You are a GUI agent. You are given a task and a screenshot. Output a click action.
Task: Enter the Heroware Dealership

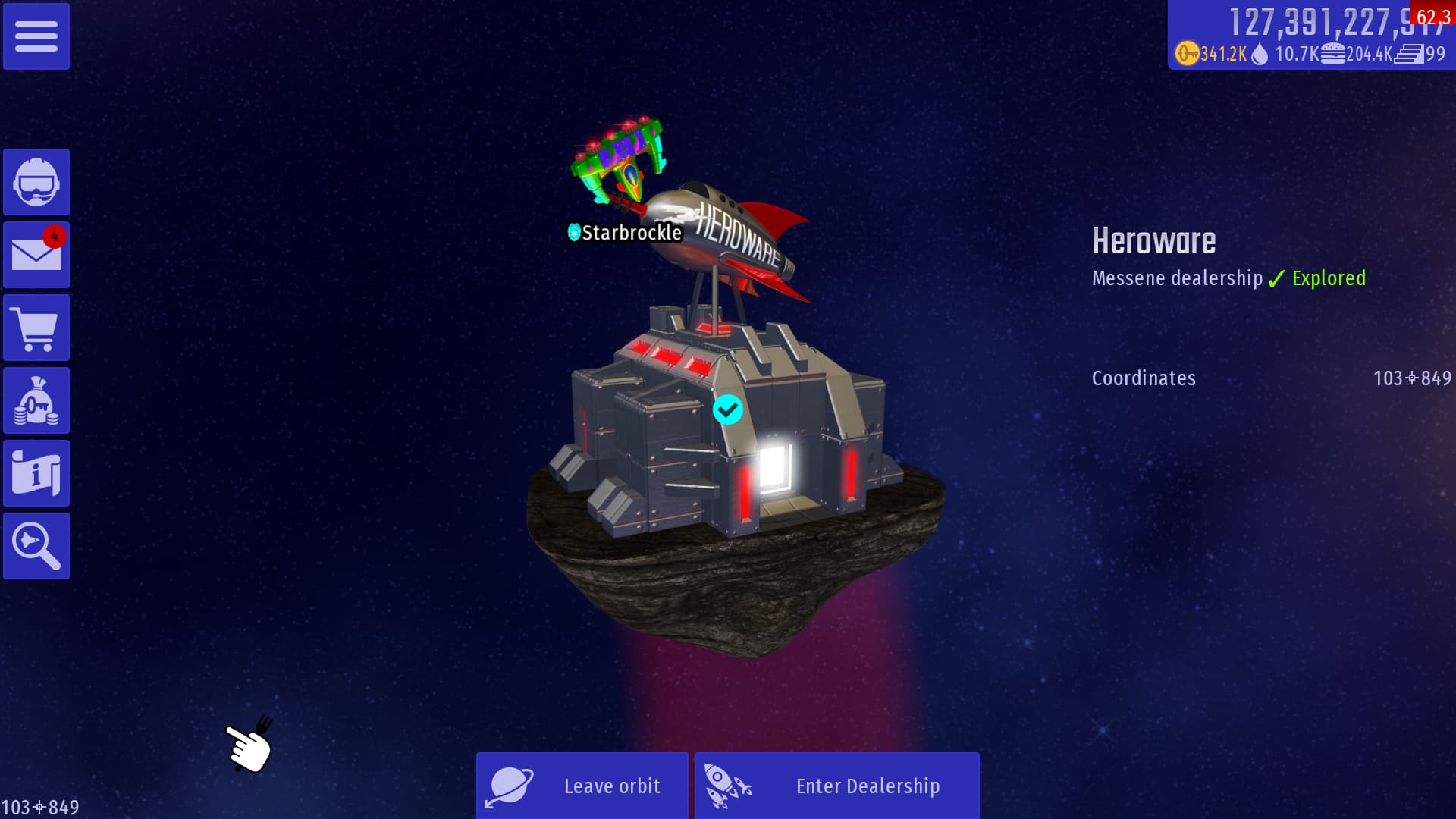click(837, 786)
